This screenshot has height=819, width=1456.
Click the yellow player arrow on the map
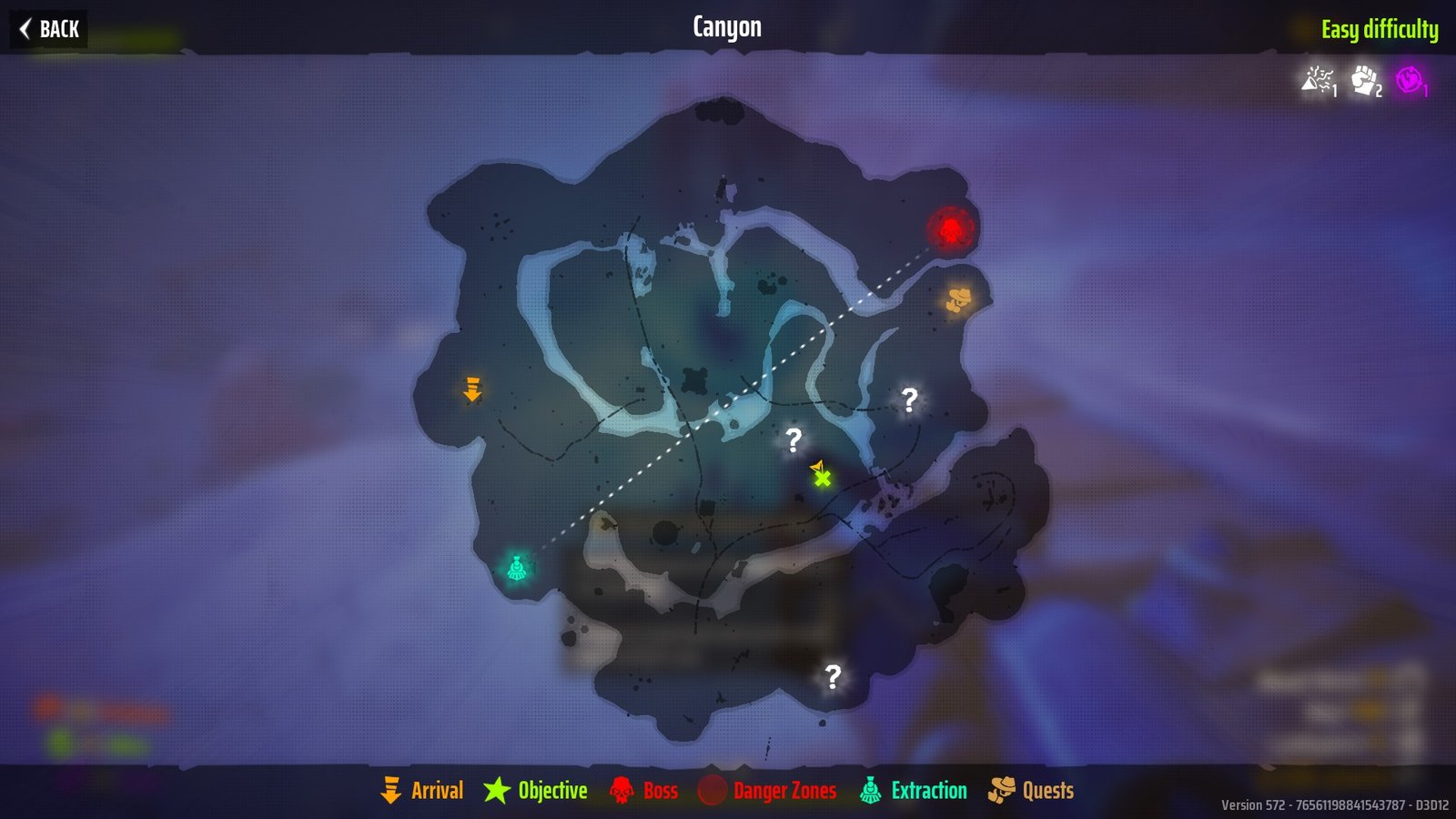pos(818,467)
